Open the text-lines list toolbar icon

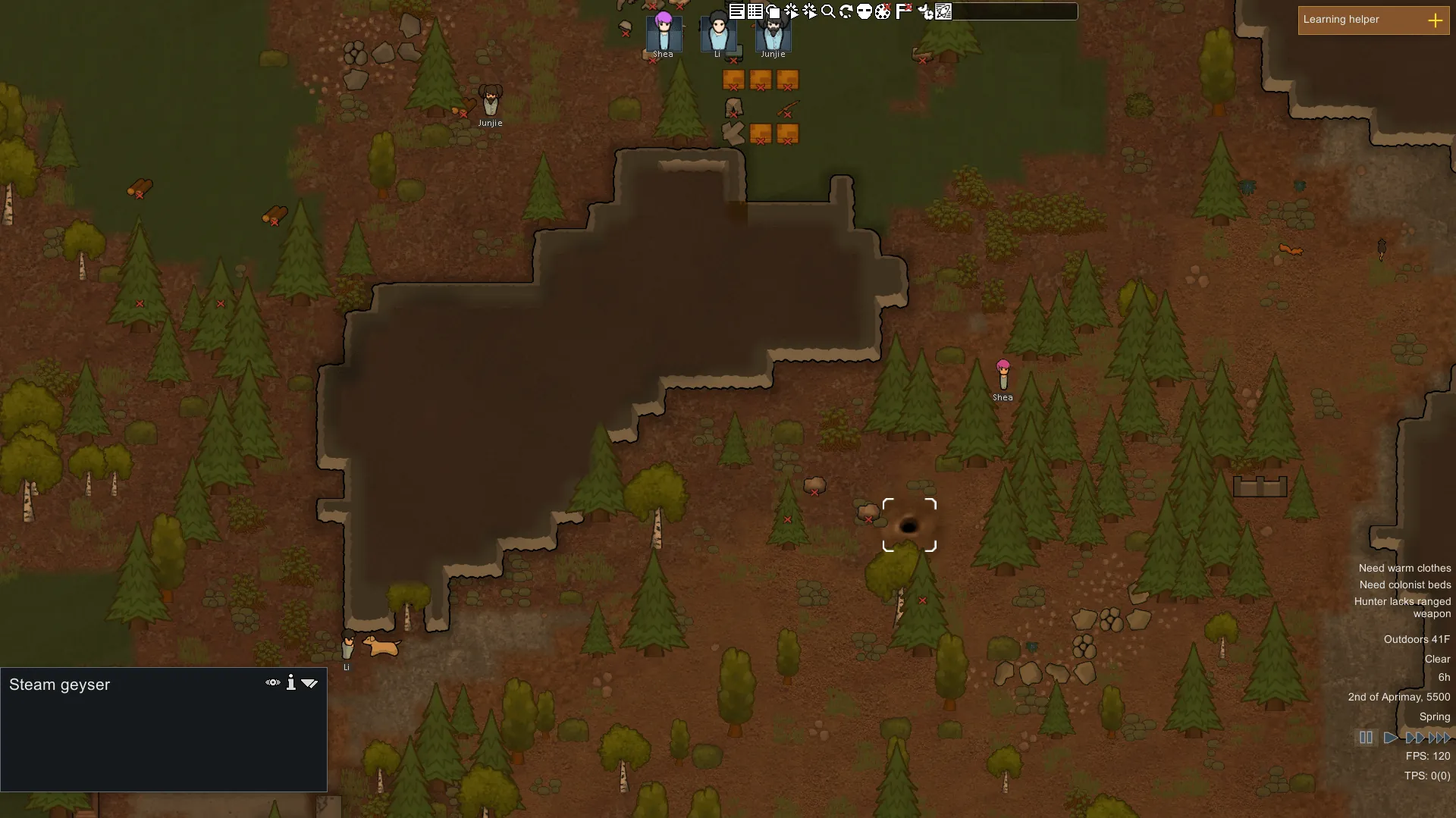click(736, 11)
